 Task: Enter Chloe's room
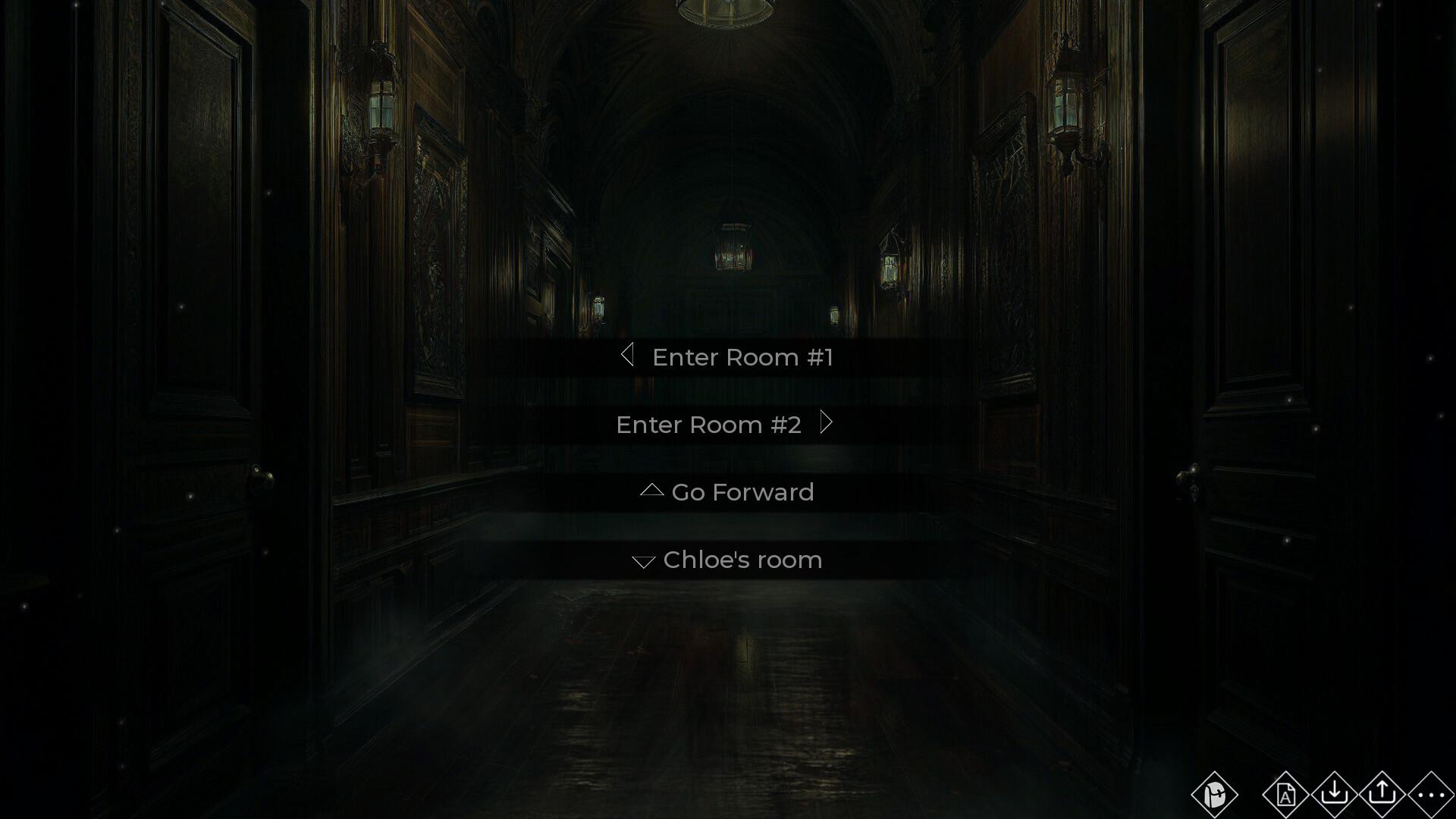click(742, 560)
